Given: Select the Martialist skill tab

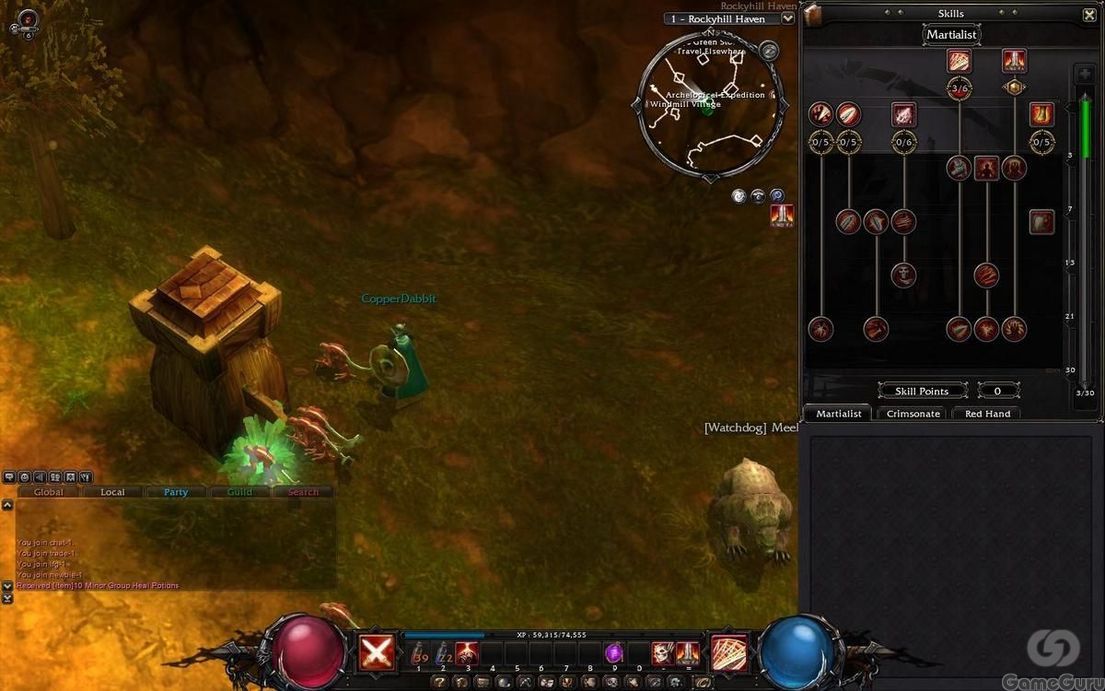Looking at the screenshot, I should tap(839, 413).
